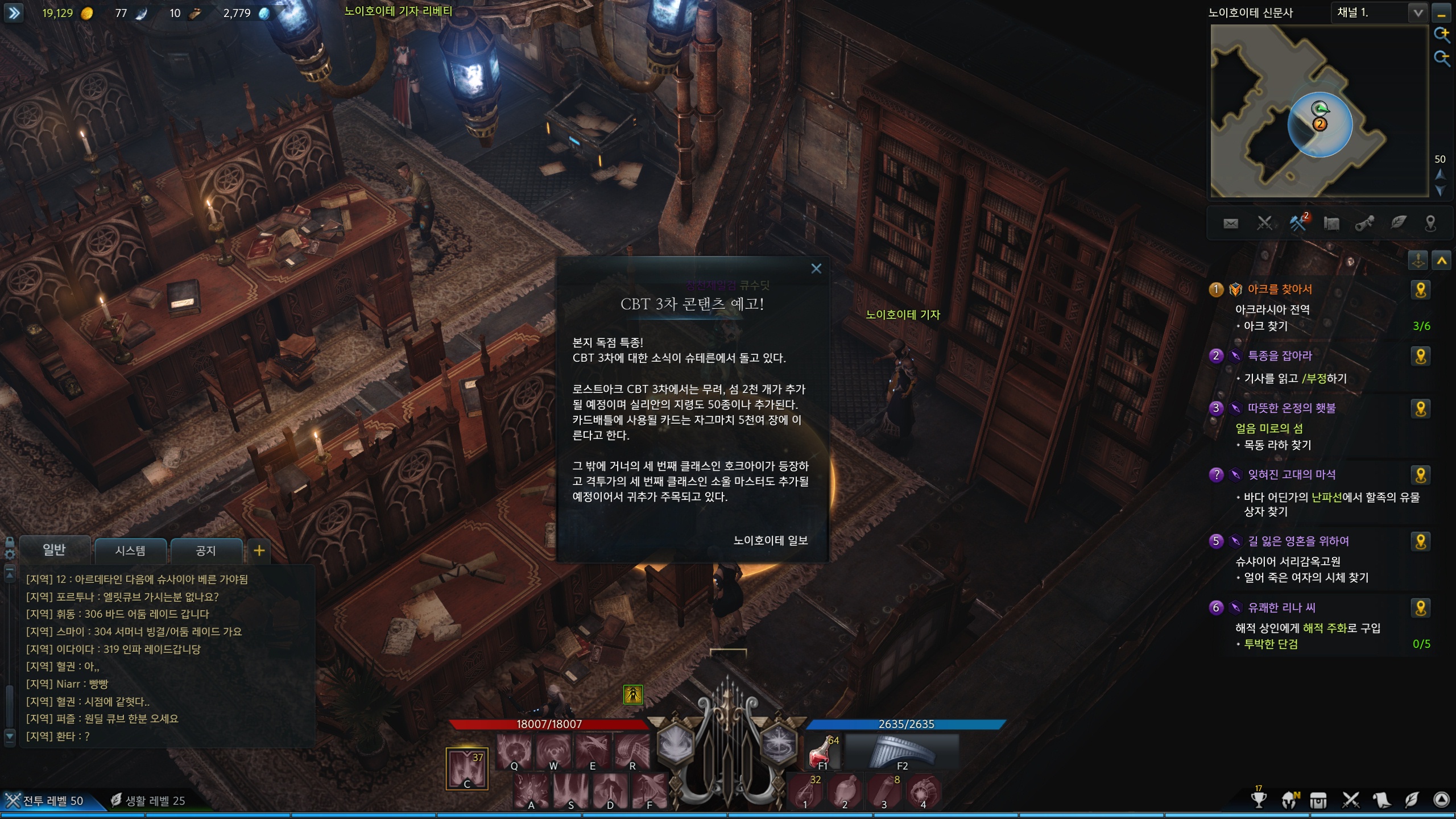1456x819 pixels.
Task: Zoom in the minimap
Action: 1441,34
